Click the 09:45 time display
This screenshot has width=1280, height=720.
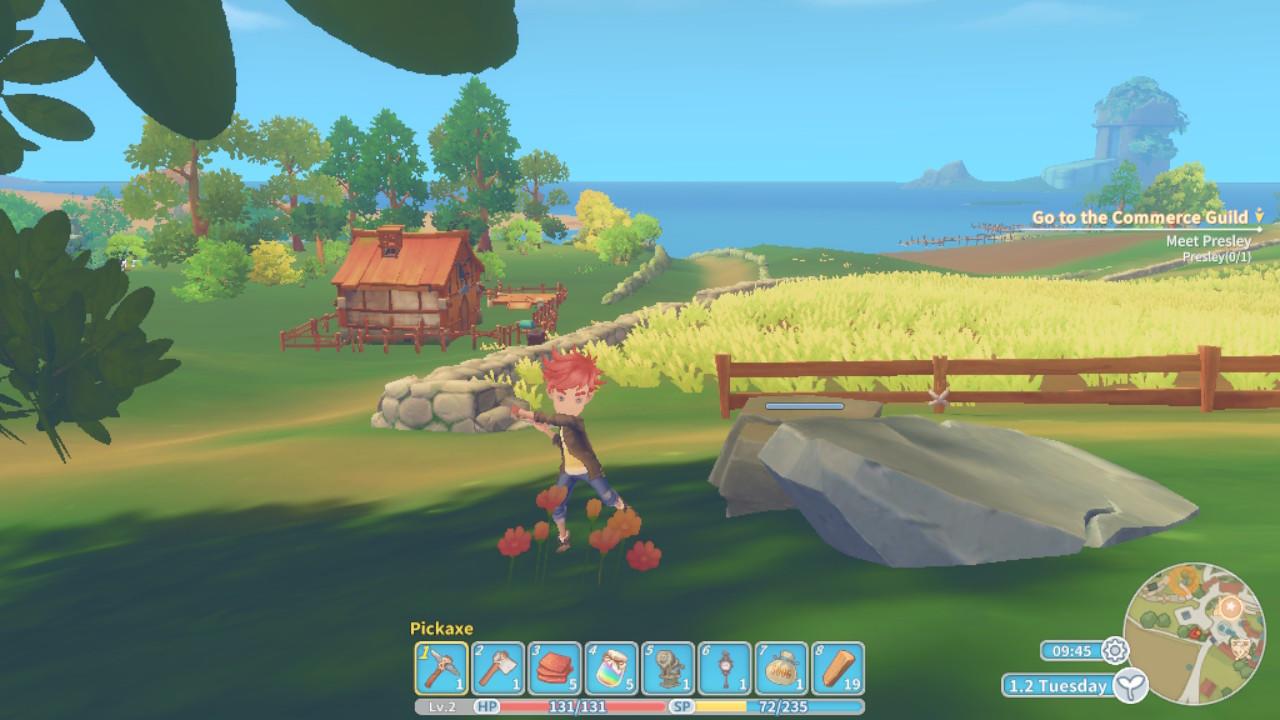tap(1073, 650)
